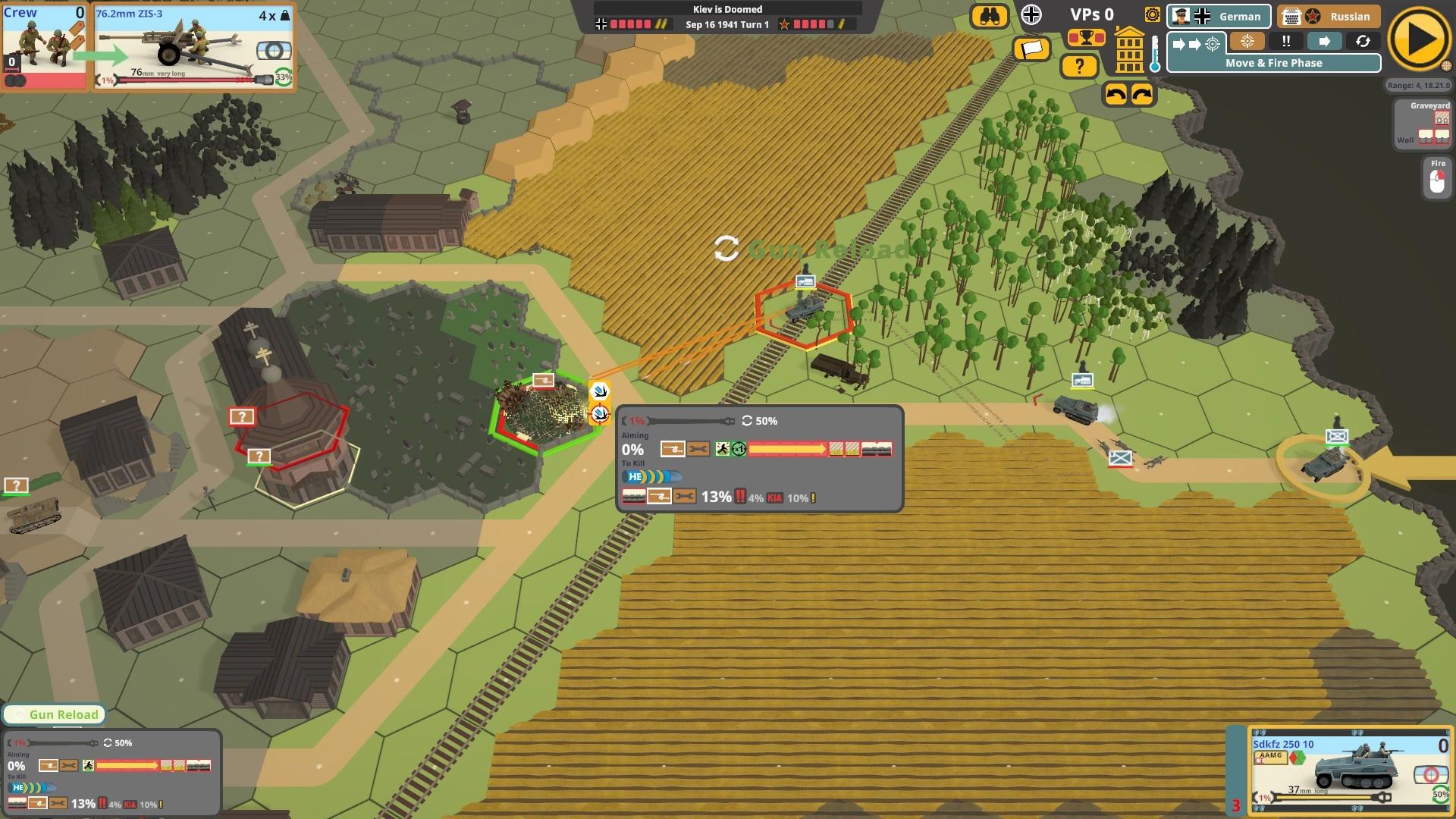The height and width of the screenshot is (819, 1456).
Task: Open the gear settings icon
Action: click(1152, 15)
